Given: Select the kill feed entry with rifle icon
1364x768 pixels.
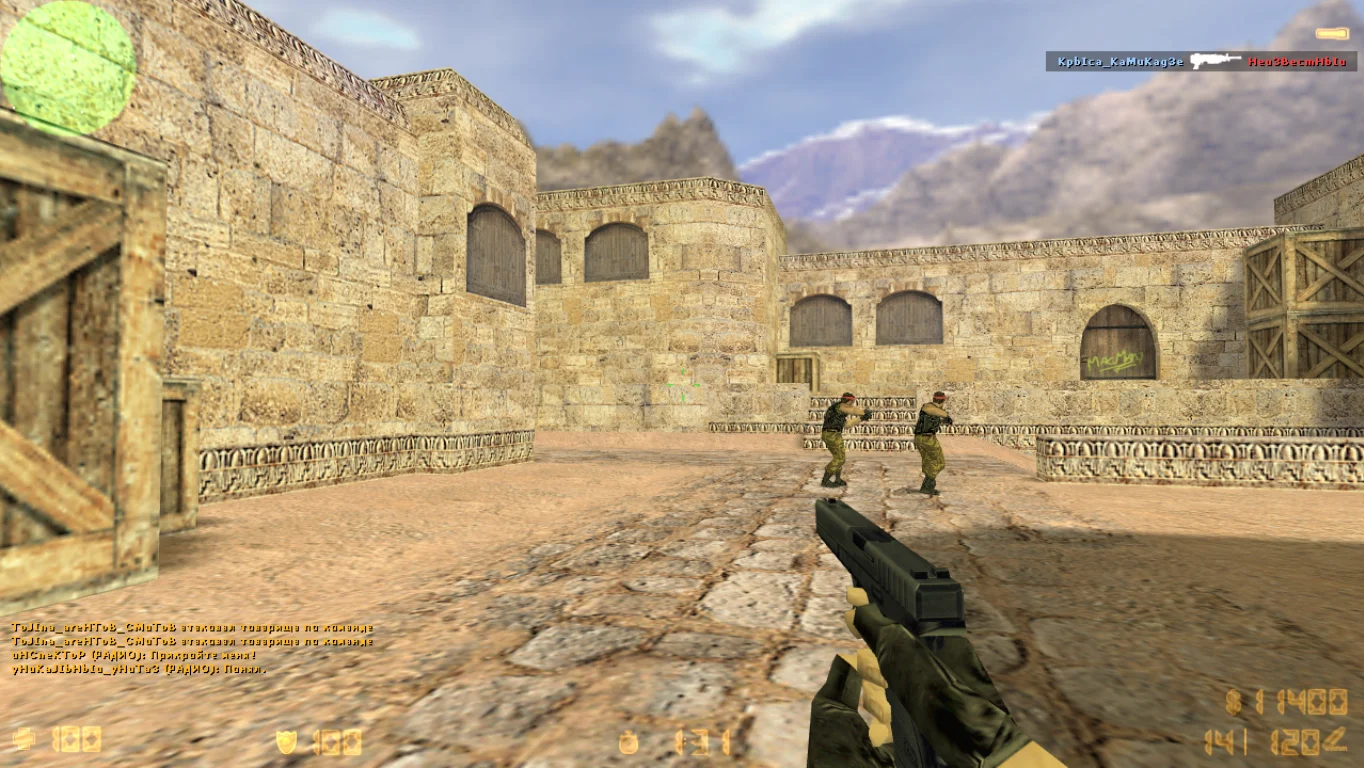Looking at the screenshot, I should click(x=1201, y=61).
